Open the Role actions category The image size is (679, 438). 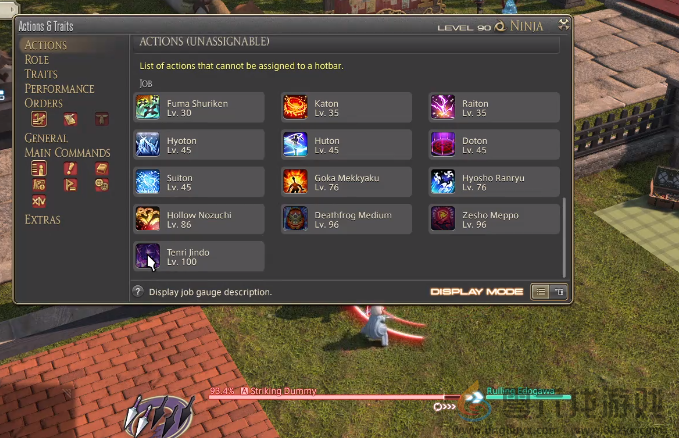click(37, 60)
